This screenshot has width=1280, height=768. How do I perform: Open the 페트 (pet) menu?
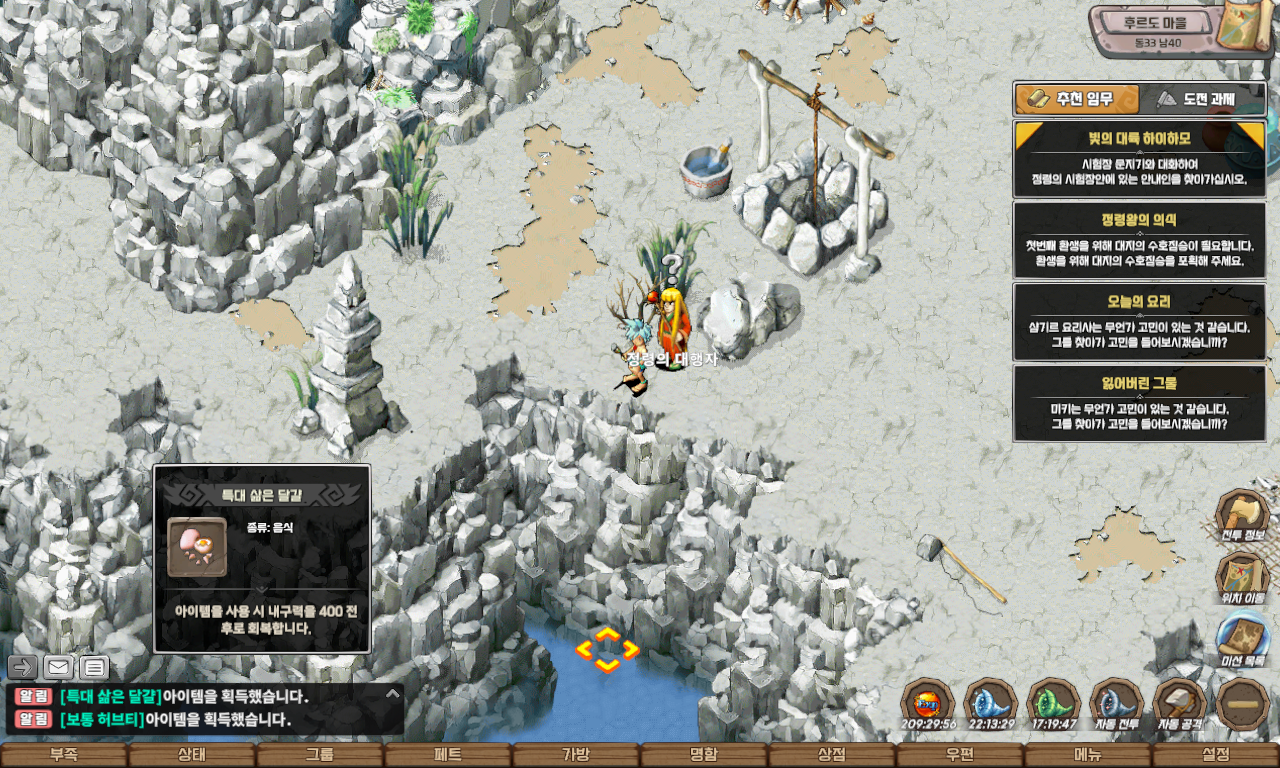coord(448,755)
